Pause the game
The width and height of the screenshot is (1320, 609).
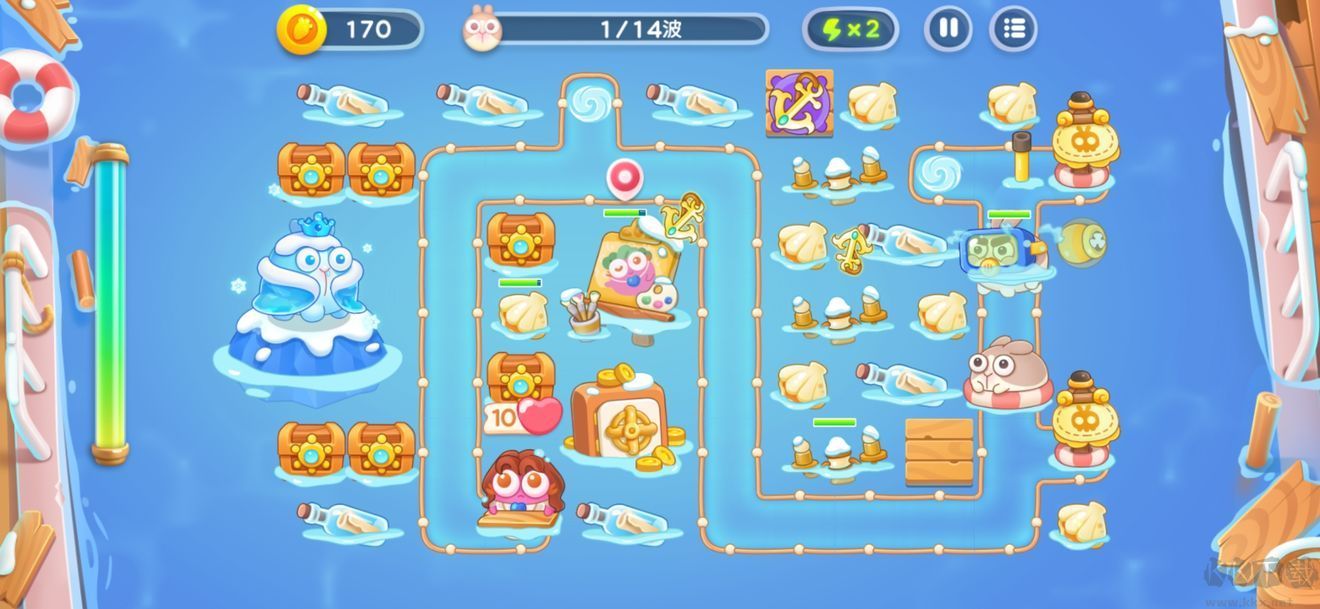[x=948, y=29]
